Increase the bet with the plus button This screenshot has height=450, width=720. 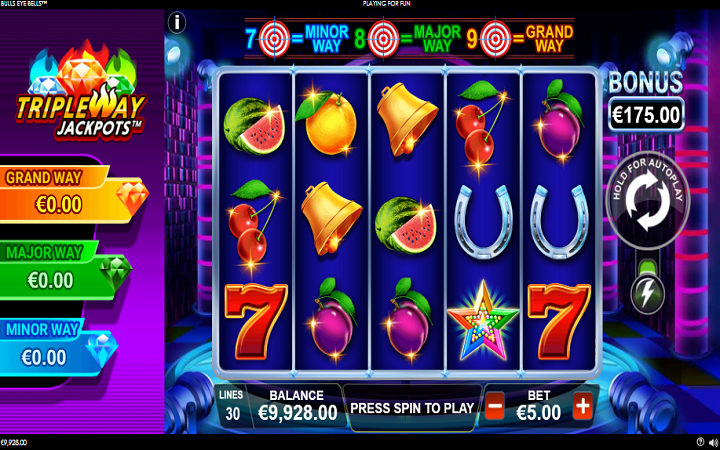(583, 407)
